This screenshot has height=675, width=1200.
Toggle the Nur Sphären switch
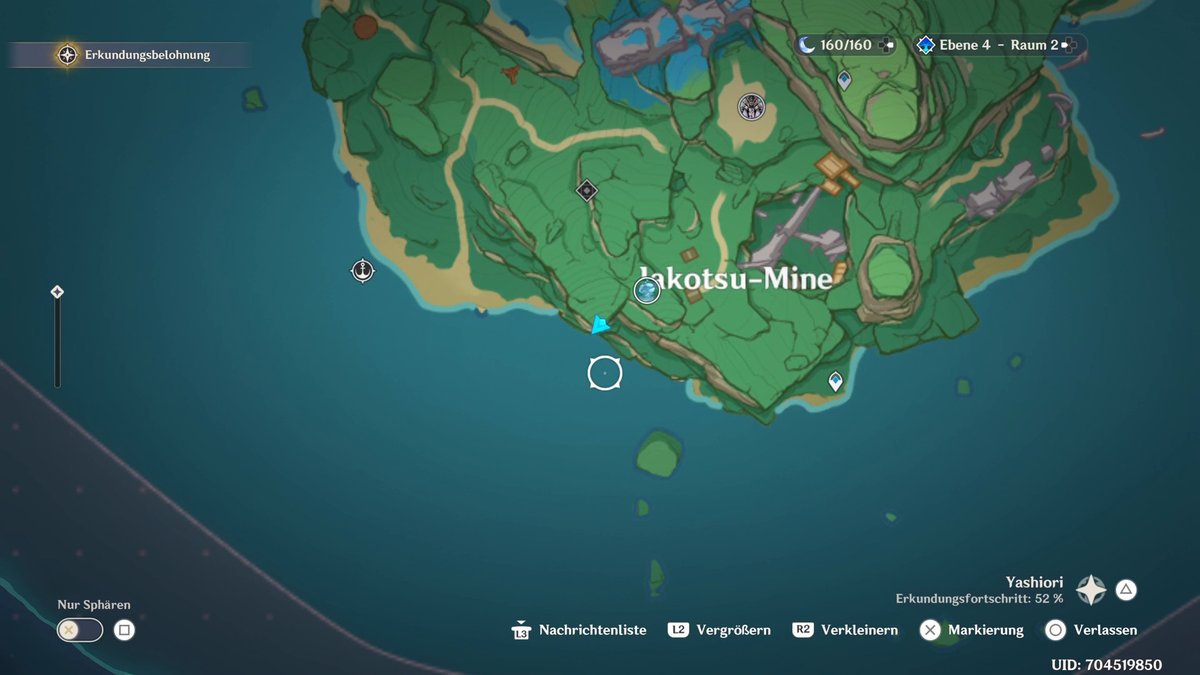(x=80, y=630)
